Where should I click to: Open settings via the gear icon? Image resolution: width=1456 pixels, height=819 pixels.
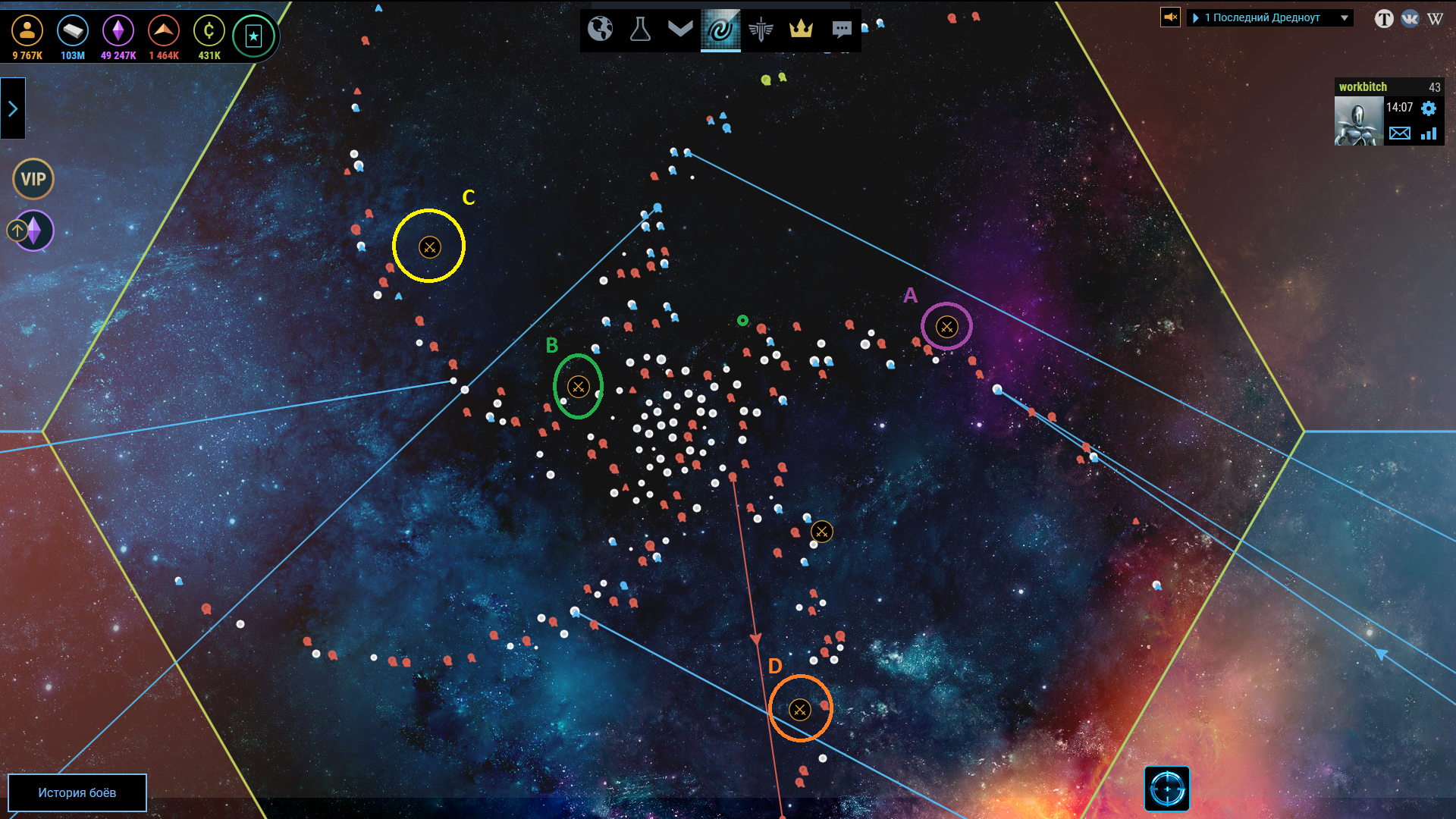pos(1429,108)
